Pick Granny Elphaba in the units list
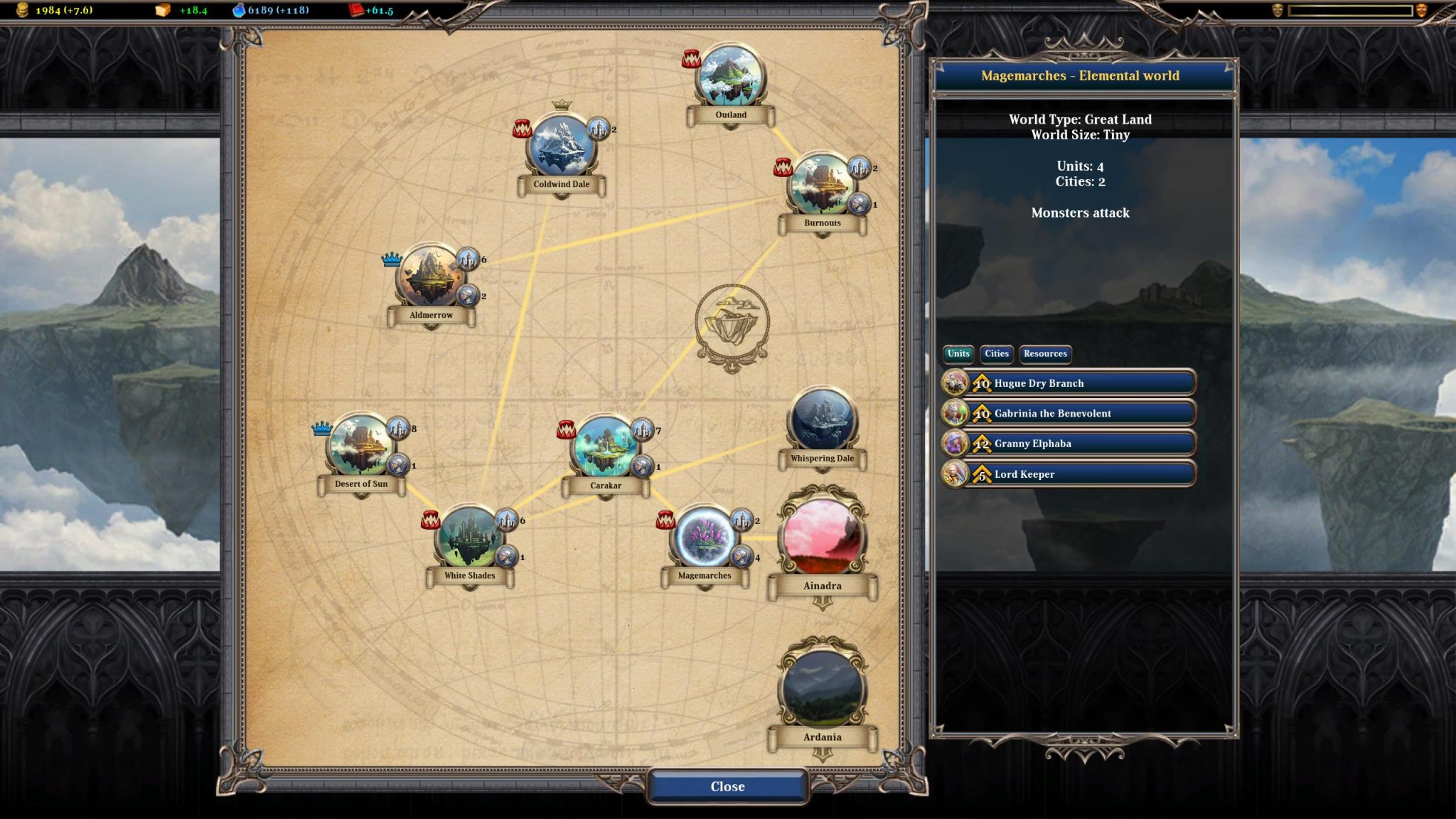This screenshot has height=819, width=1456. [1069, 444]
